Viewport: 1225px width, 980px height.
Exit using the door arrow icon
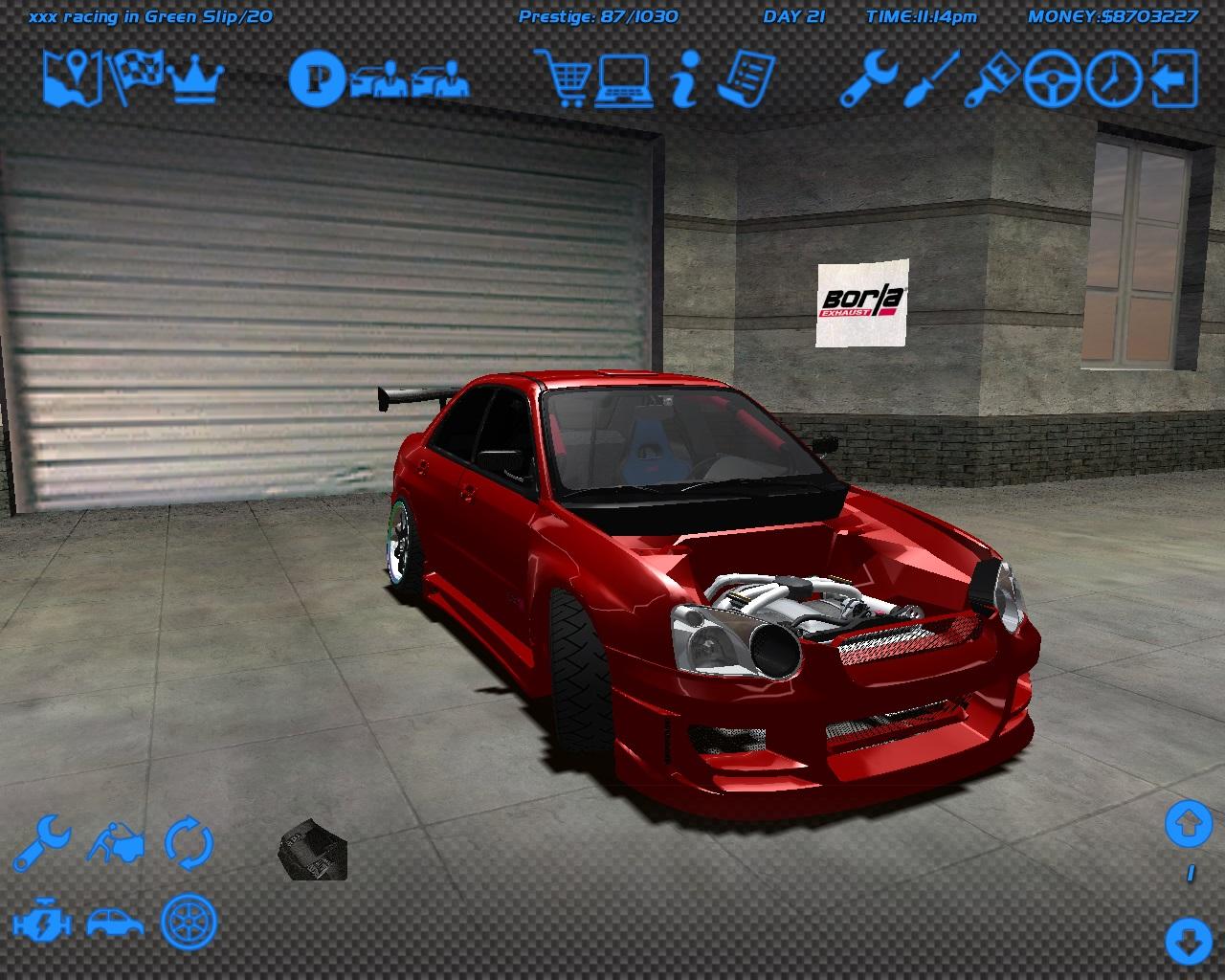1174,78
